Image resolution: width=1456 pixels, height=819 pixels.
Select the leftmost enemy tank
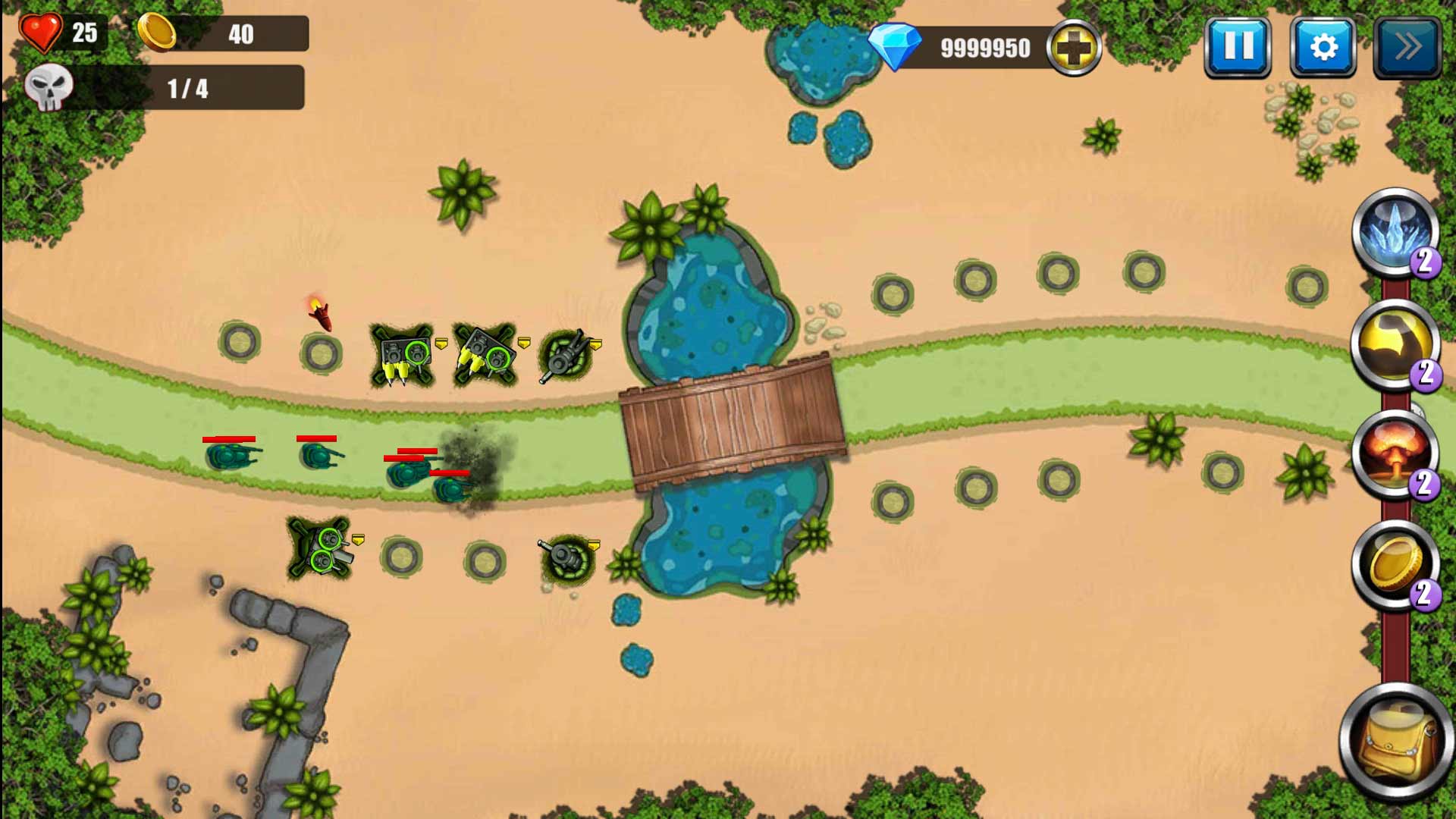point(231,457)
